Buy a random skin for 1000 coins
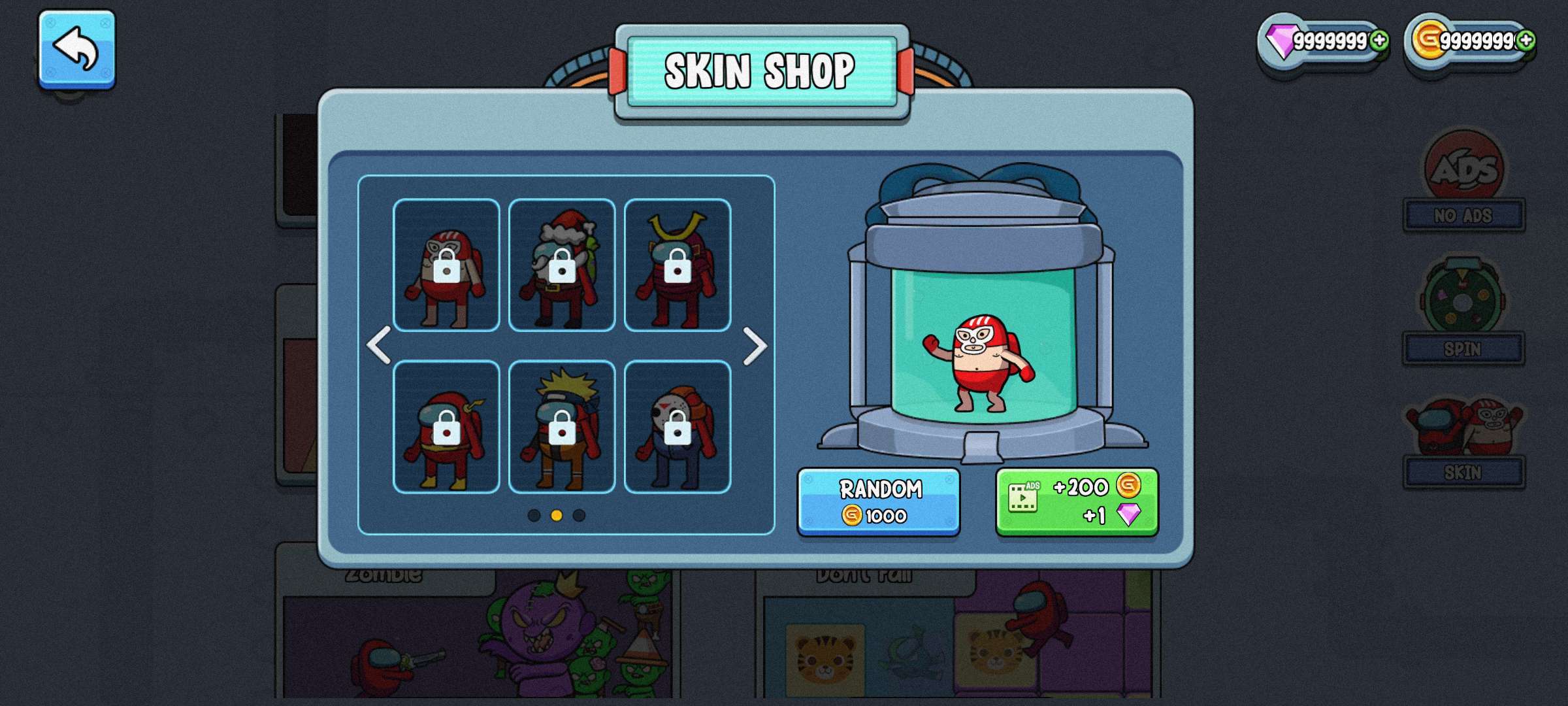The image size is (1568, 706). [878, 501]
